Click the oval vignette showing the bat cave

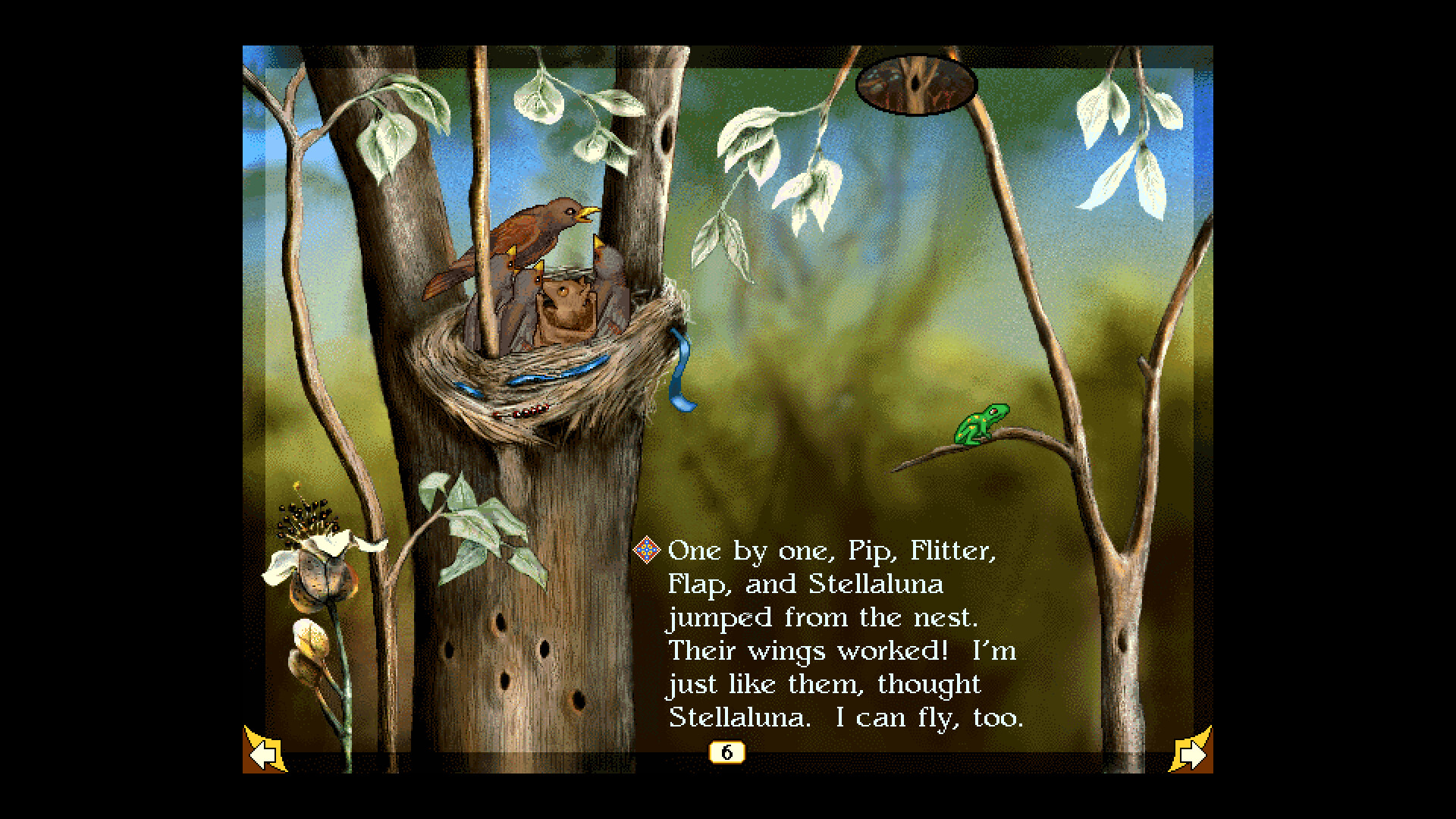916,82
